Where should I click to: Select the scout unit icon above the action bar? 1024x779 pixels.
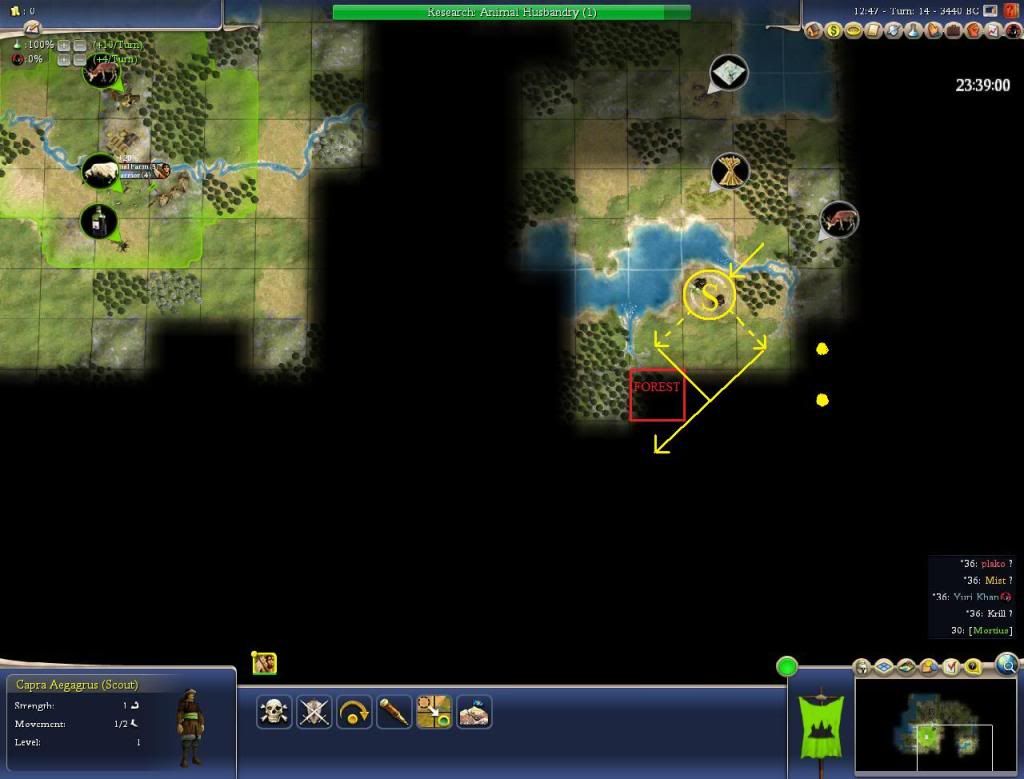tap(264, 662)
